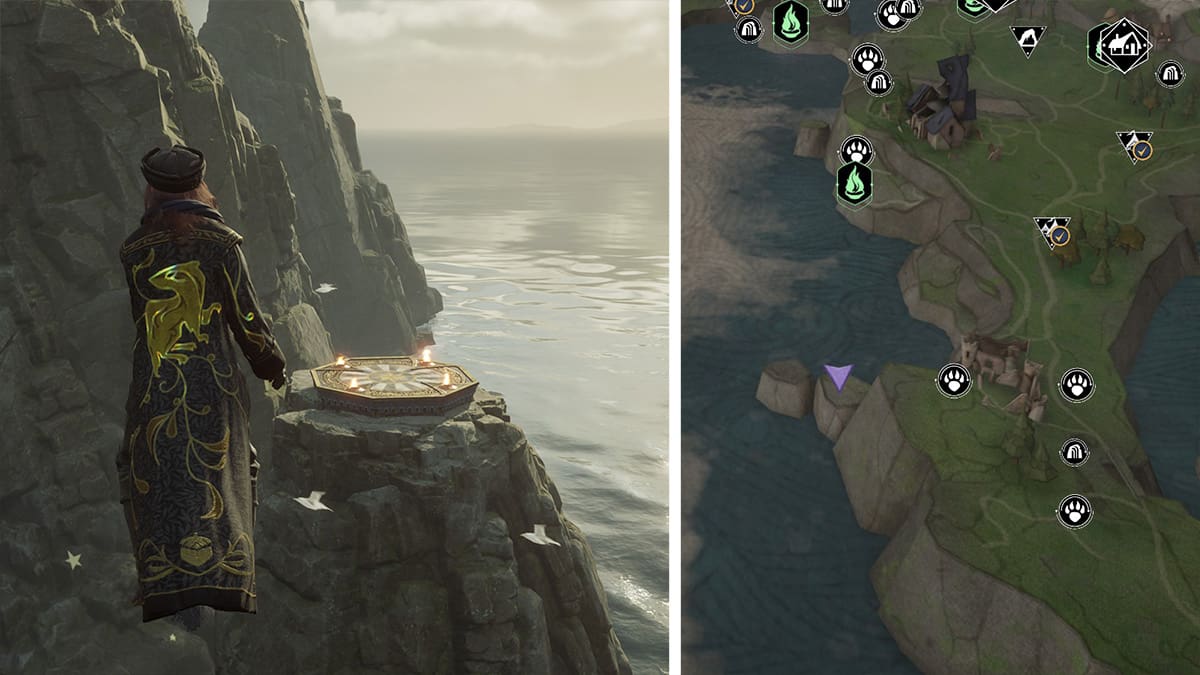Click the purple player arrow on the map
The image size is (1200, 675).
point(838,376)
